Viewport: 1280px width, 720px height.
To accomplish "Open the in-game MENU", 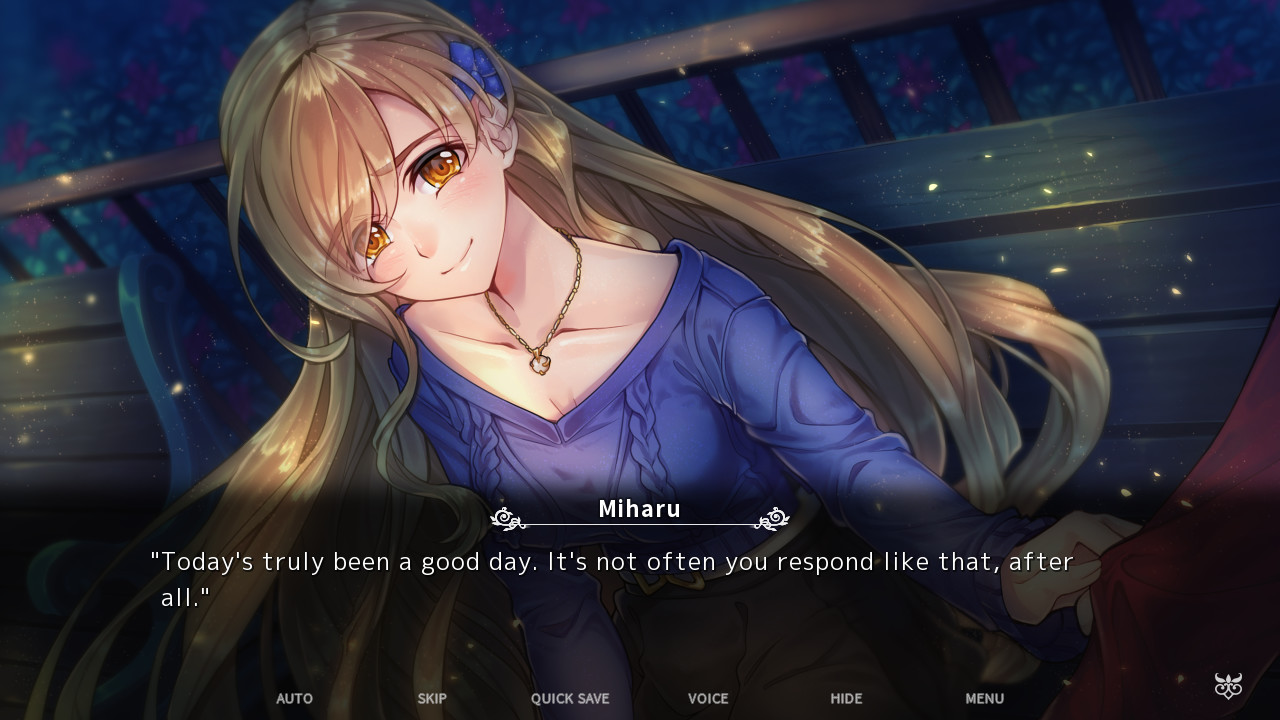I will 984,699.
